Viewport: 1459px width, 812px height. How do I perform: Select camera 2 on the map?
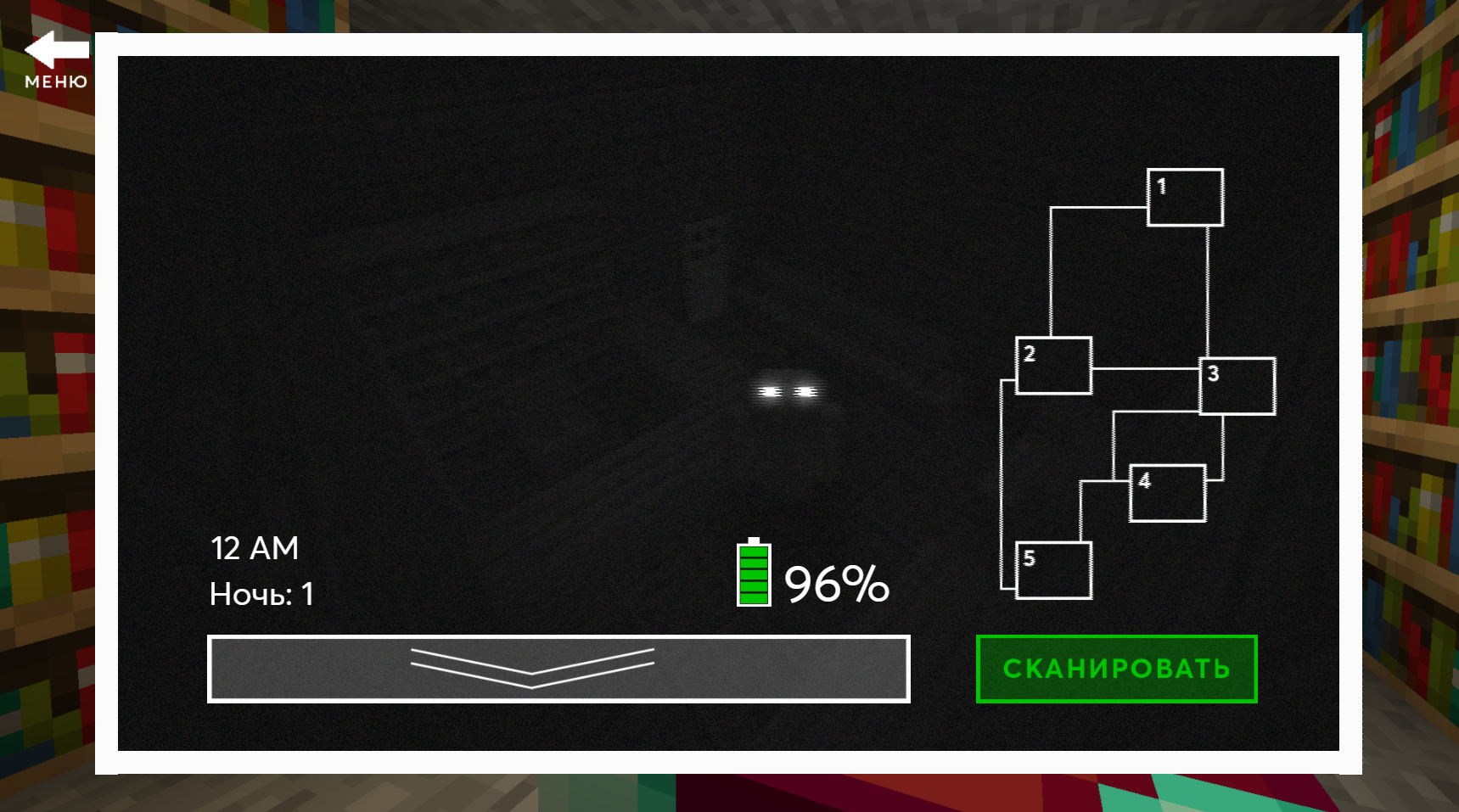(x=1052, y=365)
